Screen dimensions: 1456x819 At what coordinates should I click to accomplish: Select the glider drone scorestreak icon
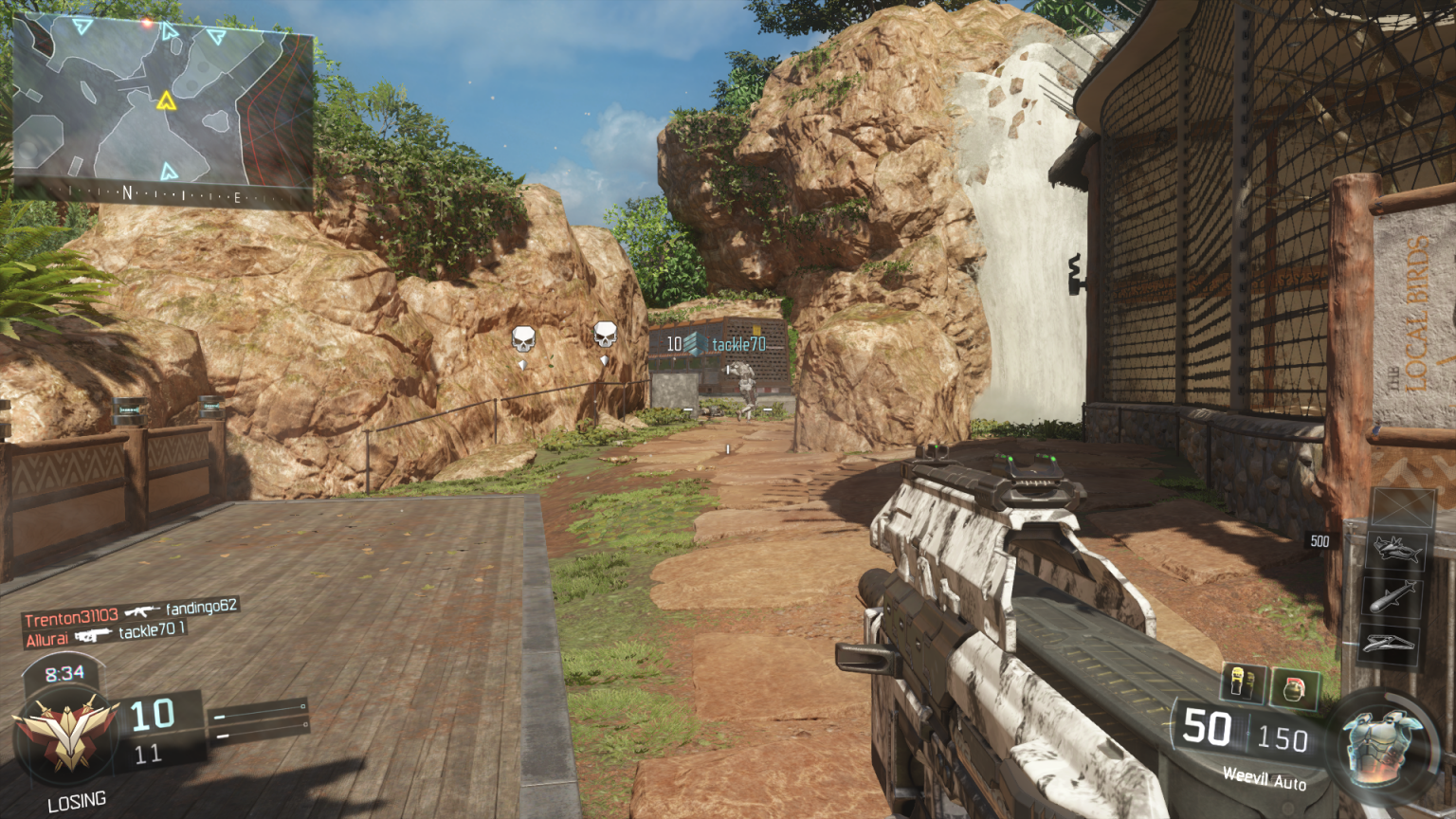[x=1389, y=646]
